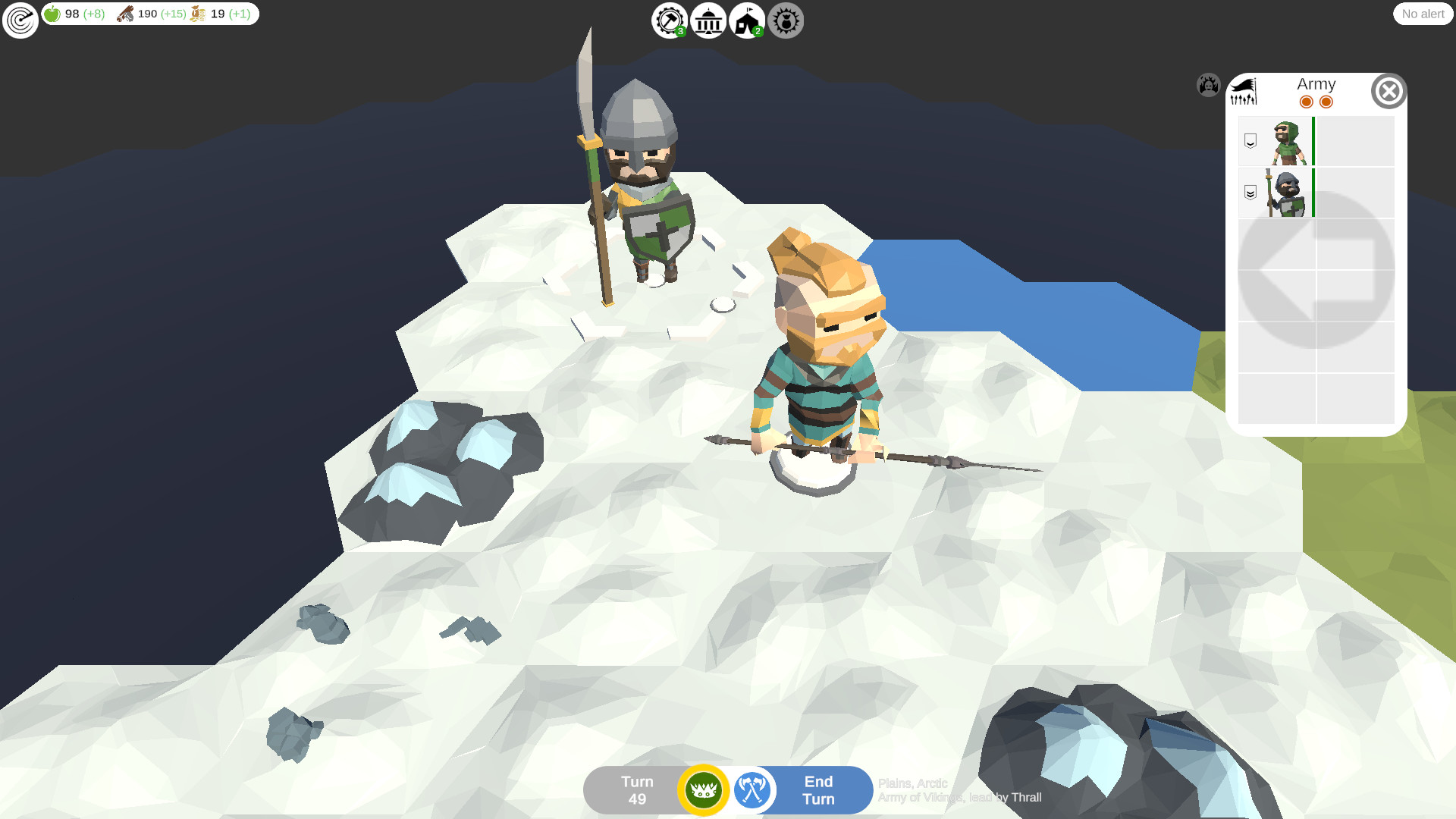Click the No alert button

[x=1423, y=14]
